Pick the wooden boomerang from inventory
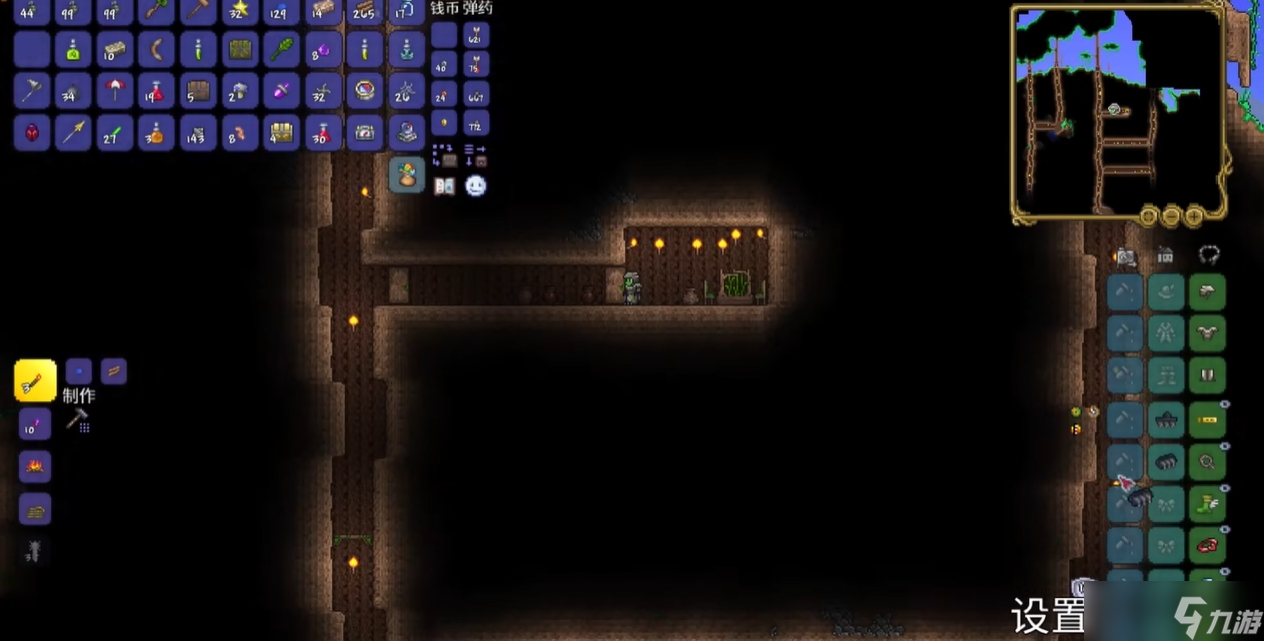 point(157,48)
